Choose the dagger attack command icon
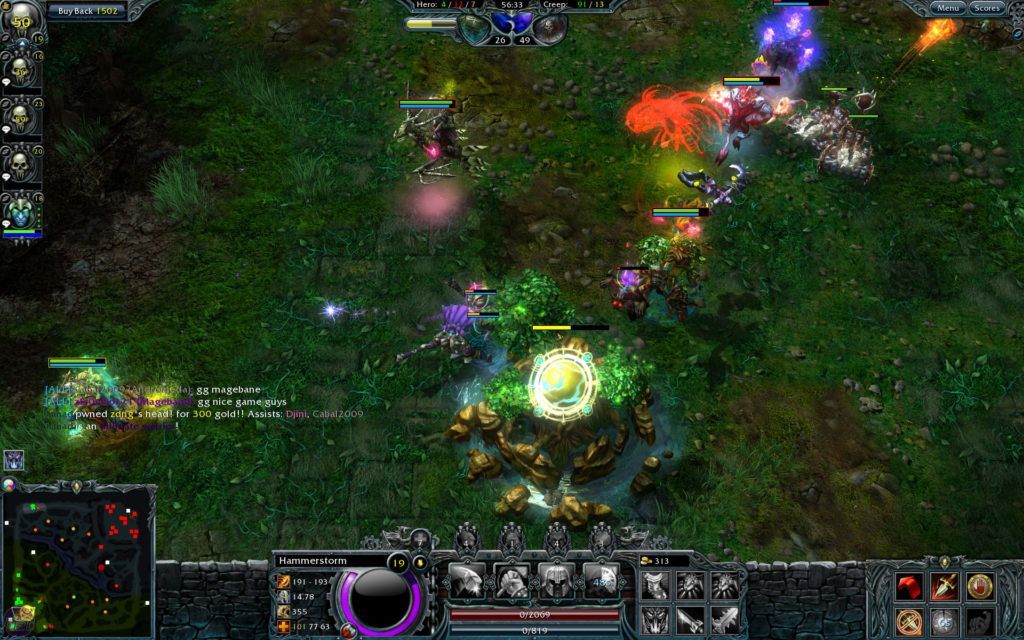Screen dimensions: 1024x640 pyautogui.click(x=945, y=587)
